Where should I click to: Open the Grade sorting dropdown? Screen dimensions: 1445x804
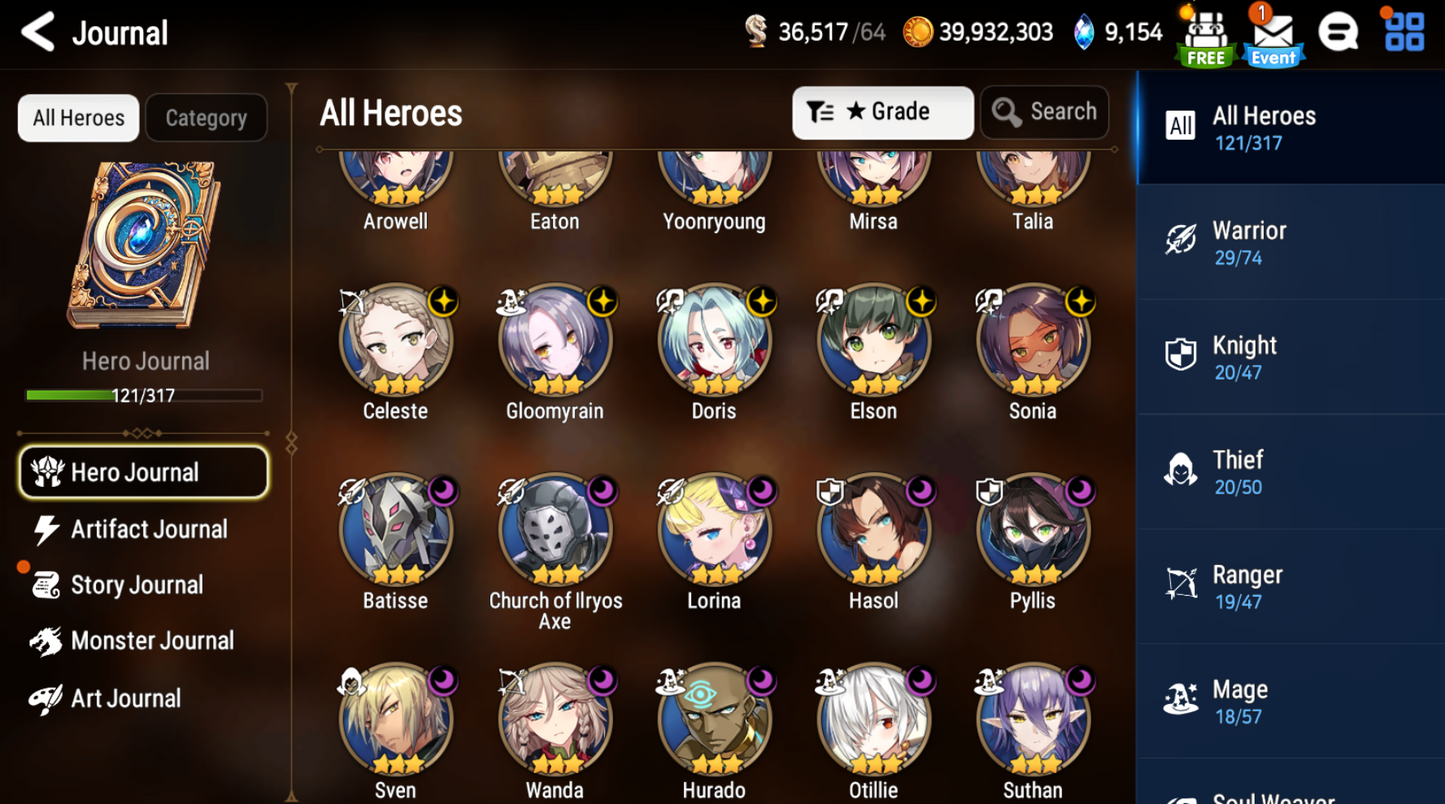pyautogui.click(x=882, y=112)
